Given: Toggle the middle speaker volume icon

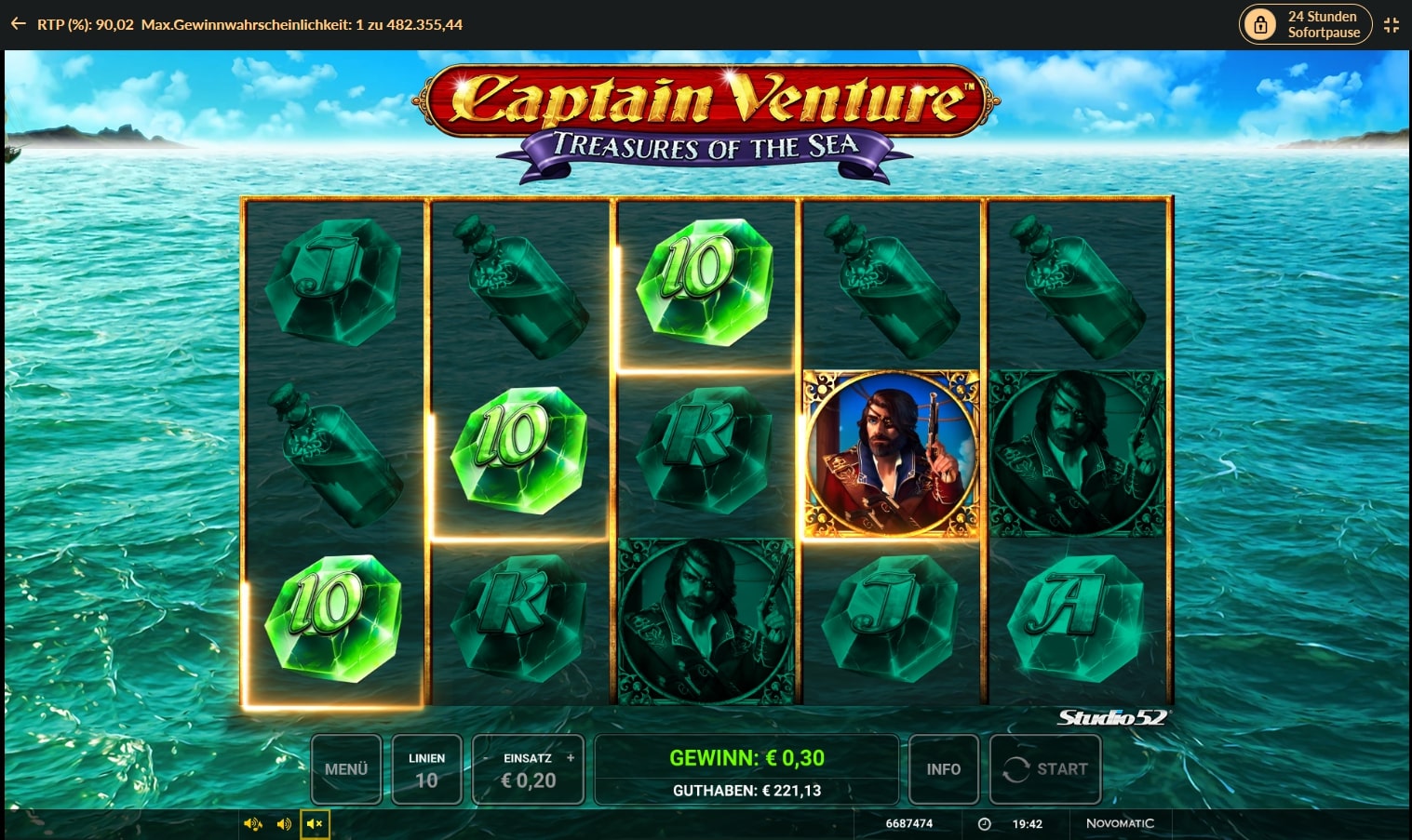Looking at the screenshot, I should click(x=284, y=823).
